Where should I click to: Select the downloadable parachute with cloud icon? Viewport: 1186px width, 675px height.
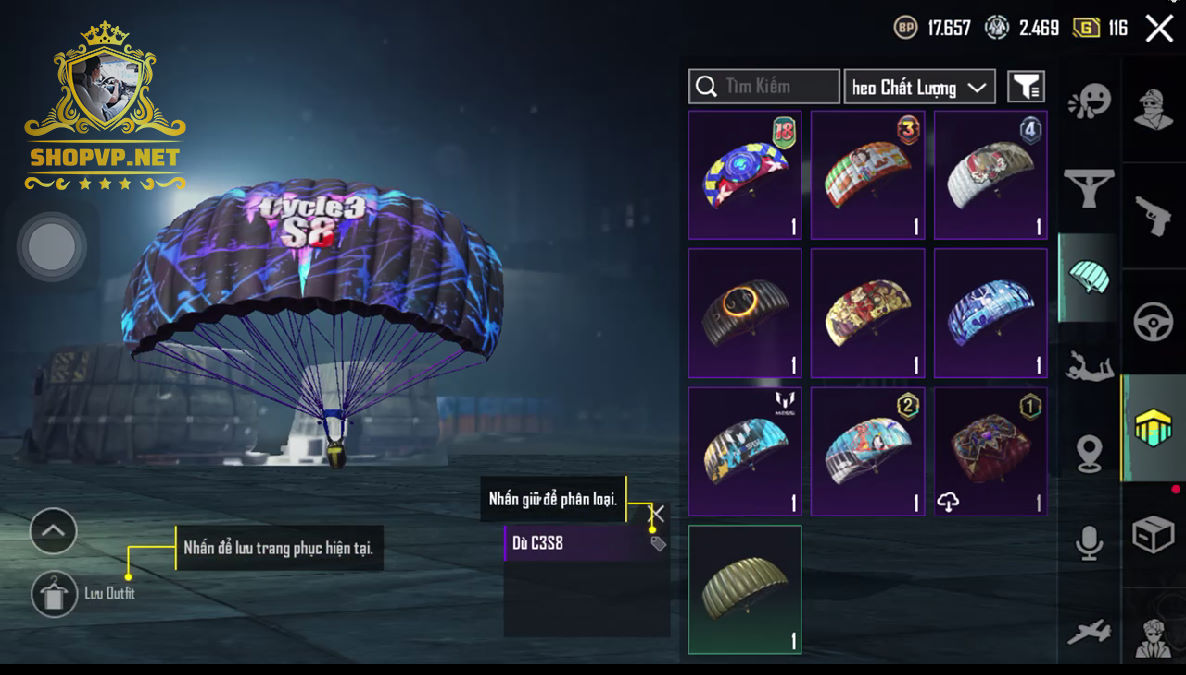click(991, 451)
